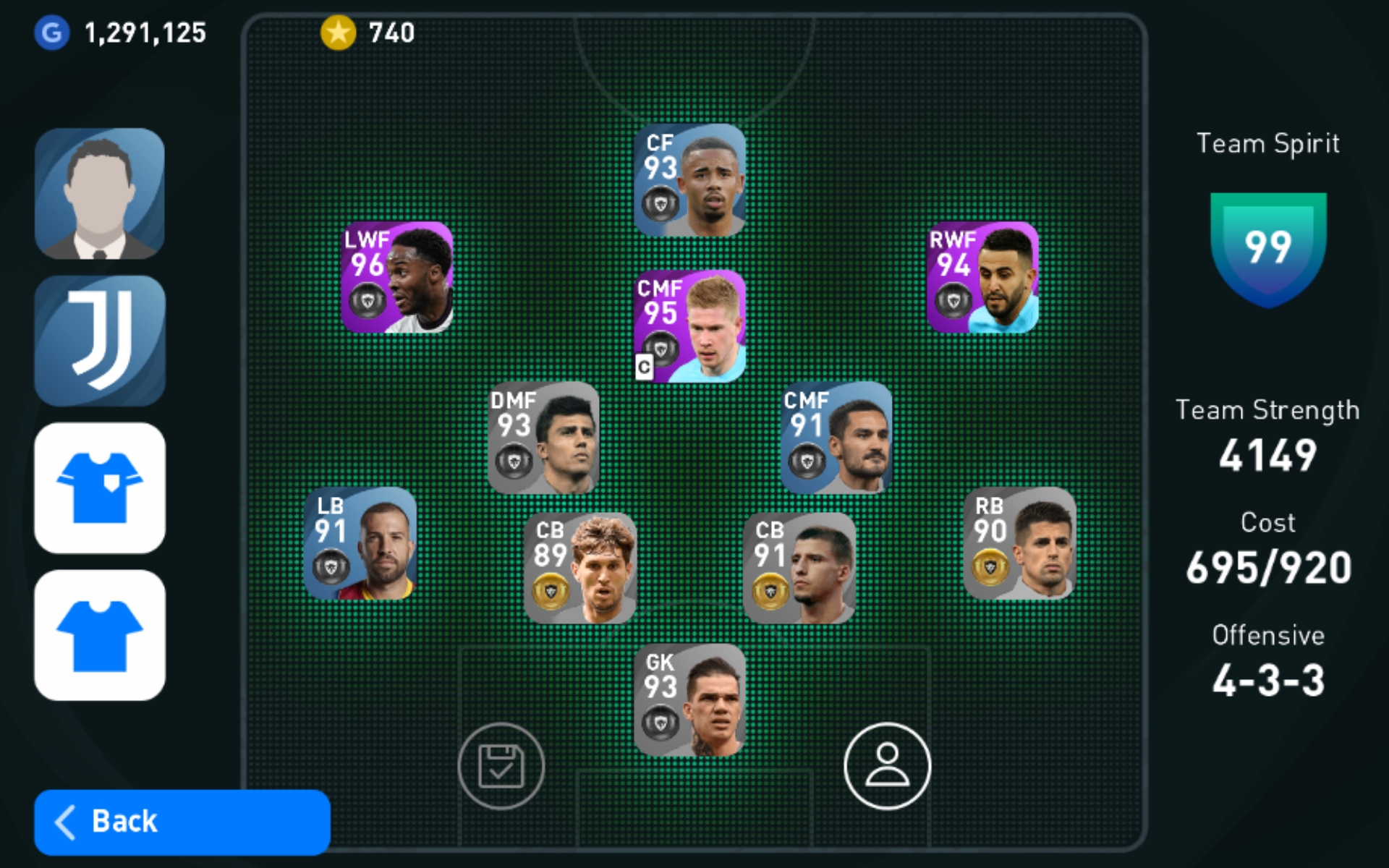Select the GK 93 goalkeeper card
The width and height of the screenshot is (1389, 868).
click(689, 699)
